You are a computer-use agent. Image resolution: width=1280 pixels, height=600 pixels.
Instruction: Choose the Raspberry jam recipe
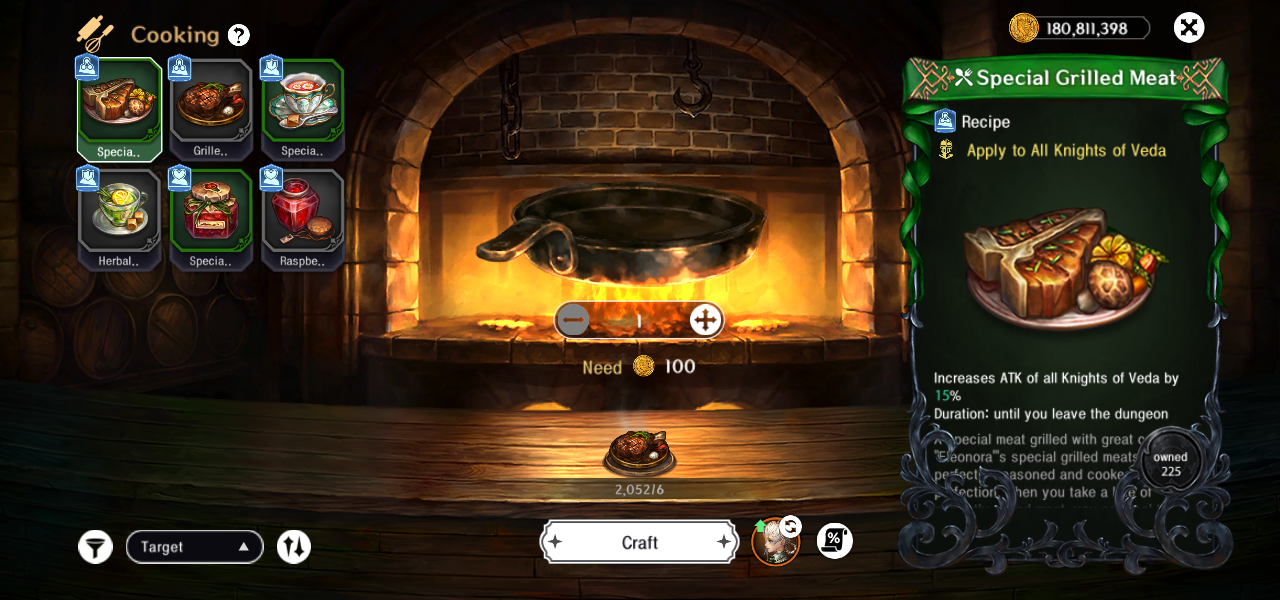coord(303,218)
